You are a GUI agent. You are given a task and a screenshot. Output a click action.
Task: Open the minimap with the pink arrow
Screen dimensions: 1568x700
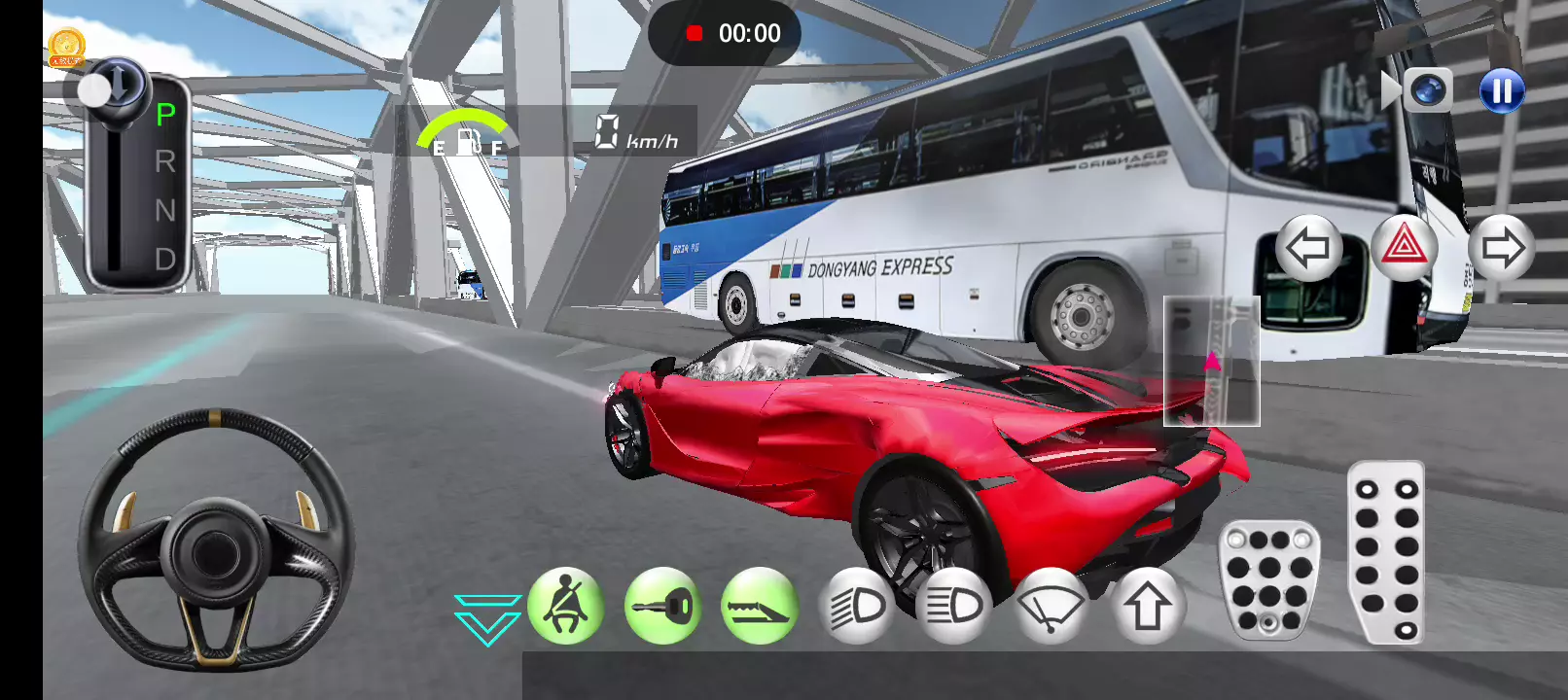click(x=1211, y=362)
